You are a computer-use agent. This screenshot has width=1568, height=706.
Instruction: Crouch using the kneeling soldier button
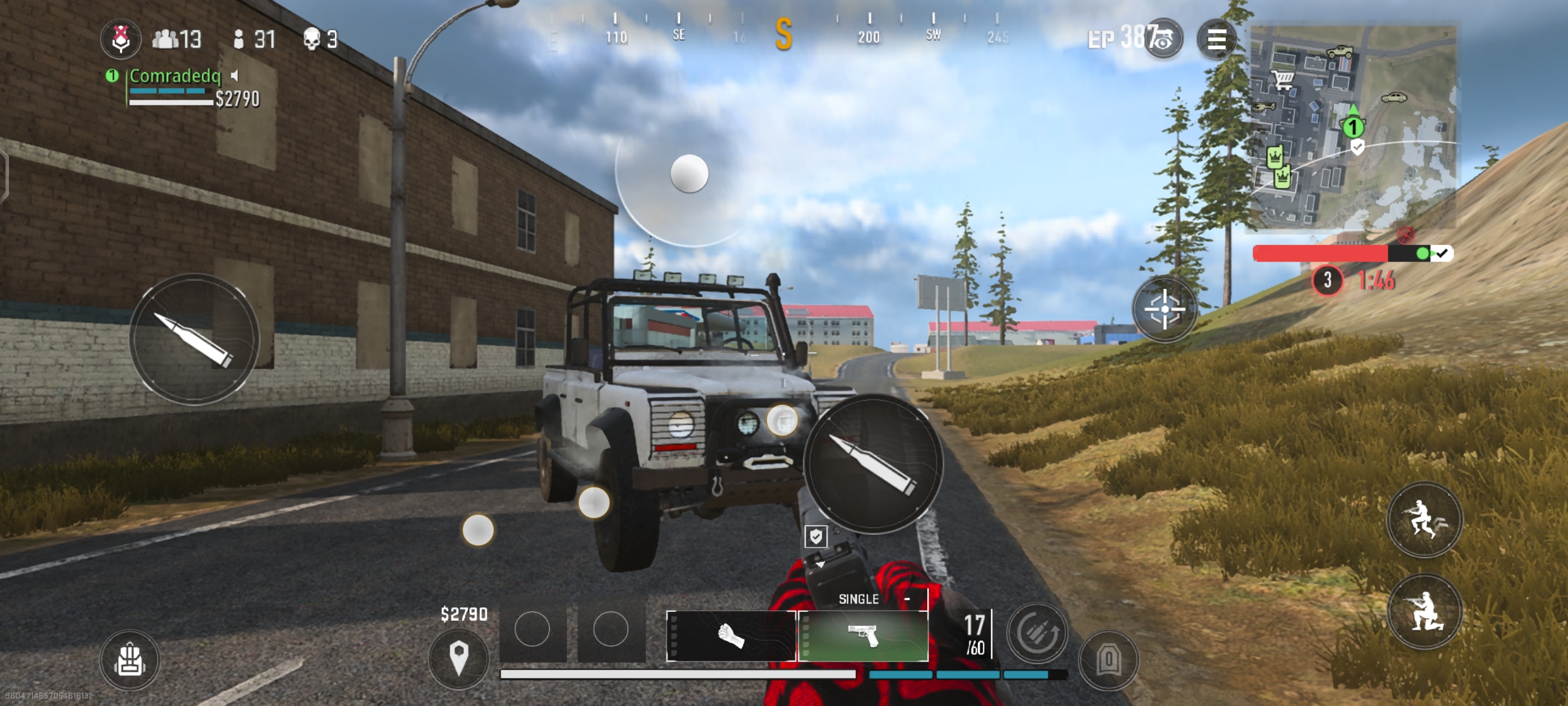tap(1424, 611)
